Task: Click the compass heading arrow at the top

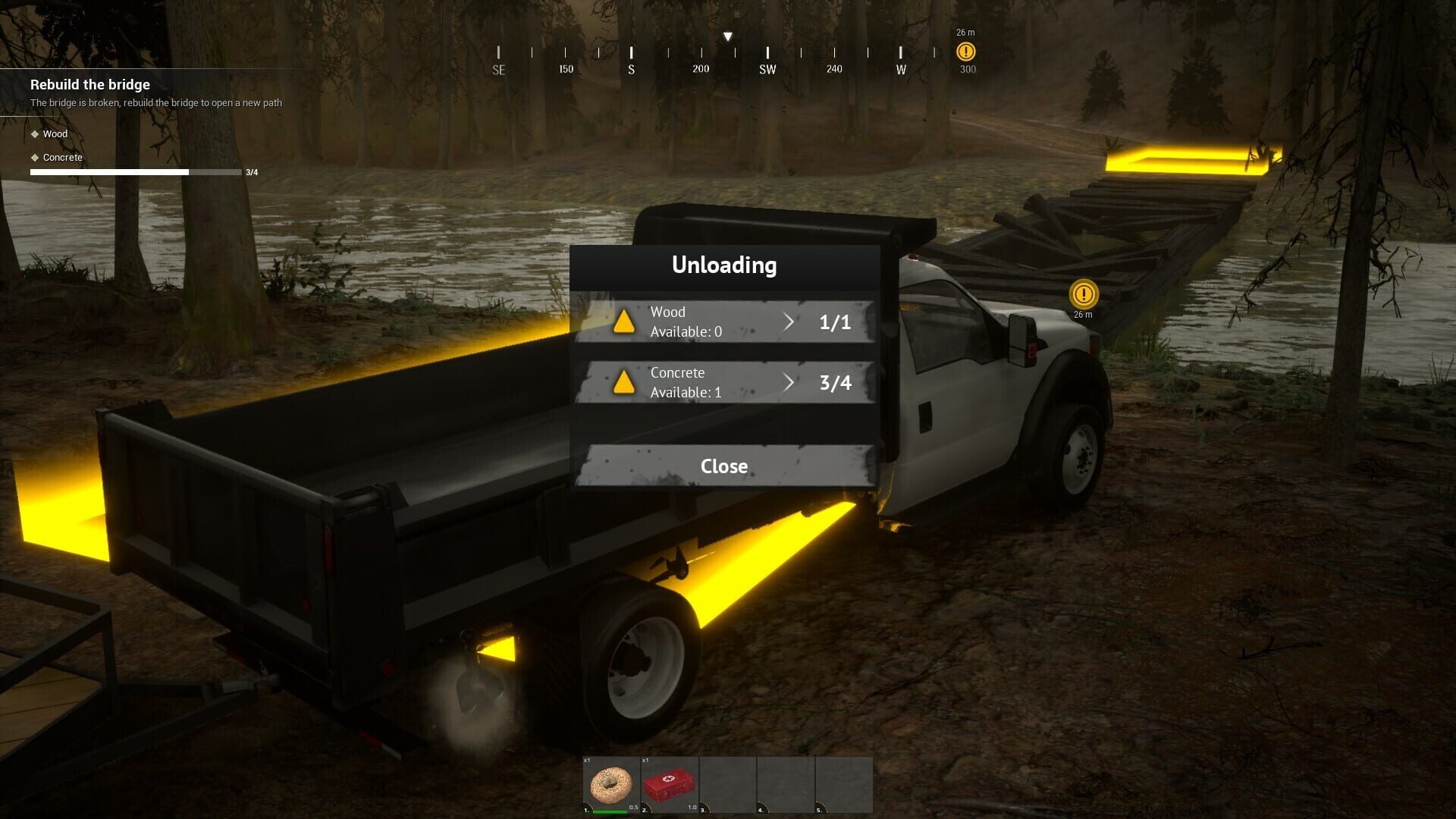Action: 728,35
